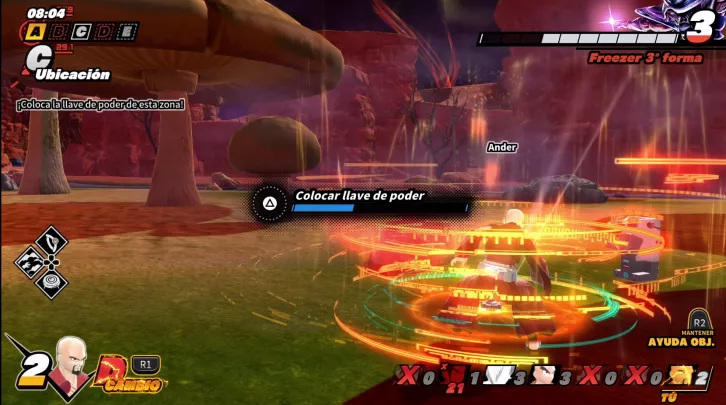Image resolution: width=726 pixels, height=405 pixels.
Task: Select the yellow area A indicator
Action: click(37, 31)
